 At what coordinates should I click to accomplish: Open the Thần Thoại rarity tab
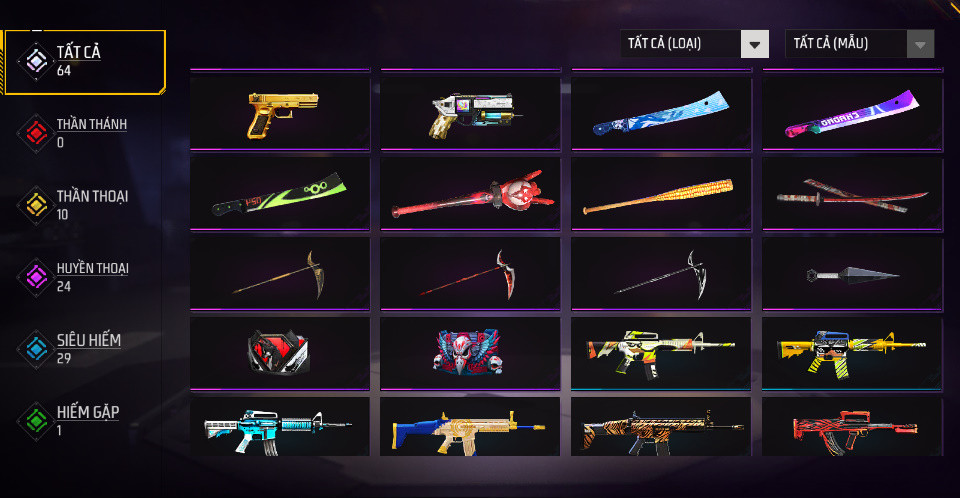(x=85, y=204)
